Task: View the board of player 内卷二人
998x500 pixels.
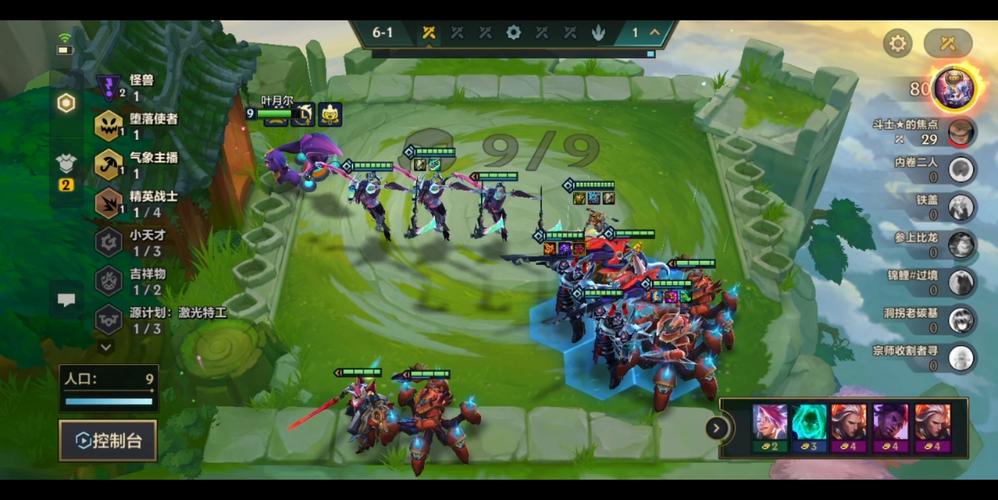Action: pyautogui.click(x=961, y=169)
